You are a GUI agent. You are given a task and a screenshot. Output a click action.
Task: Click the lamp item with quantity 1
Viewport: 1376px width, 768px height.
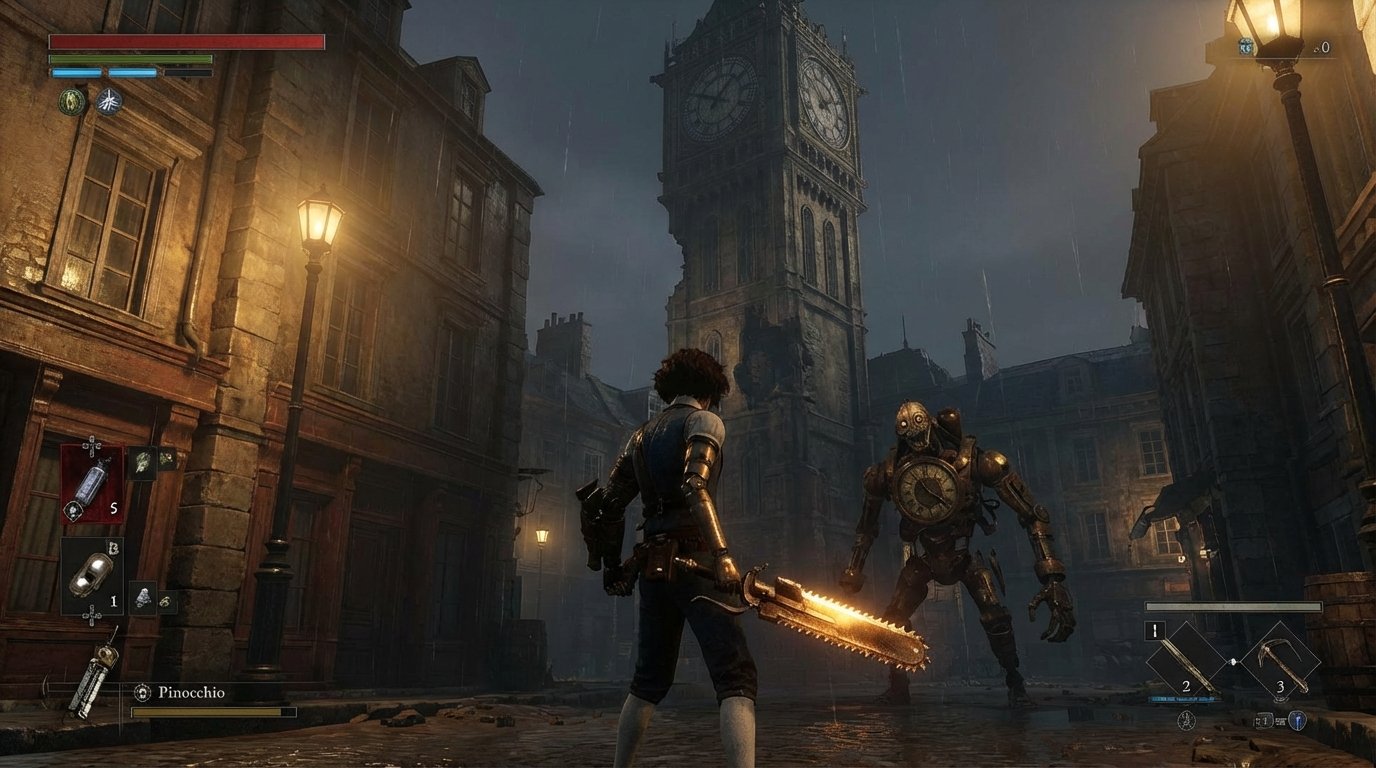pos(91,575)
